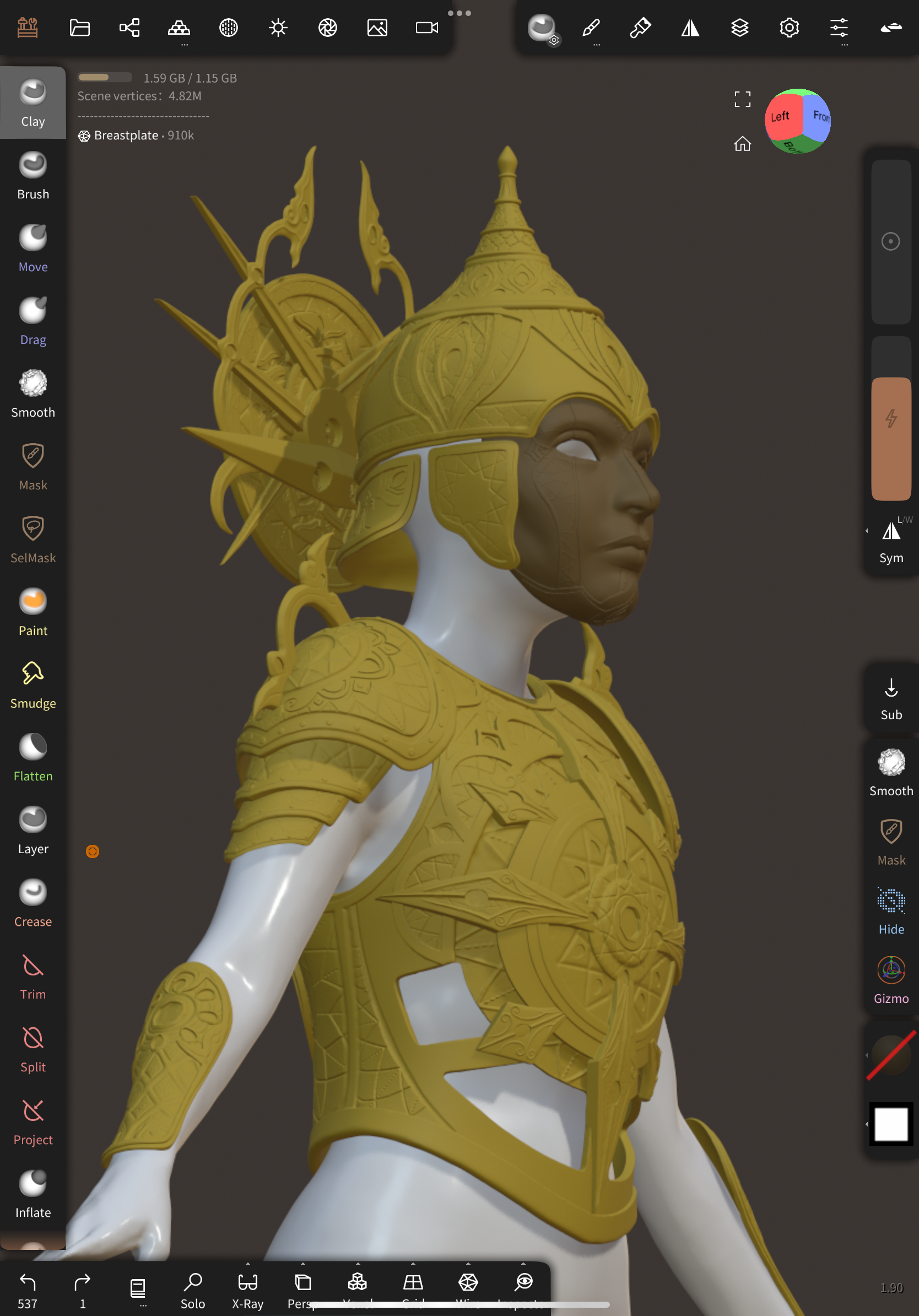Open the Files menu
This screenshot has width=919, height=1316.
80,27
